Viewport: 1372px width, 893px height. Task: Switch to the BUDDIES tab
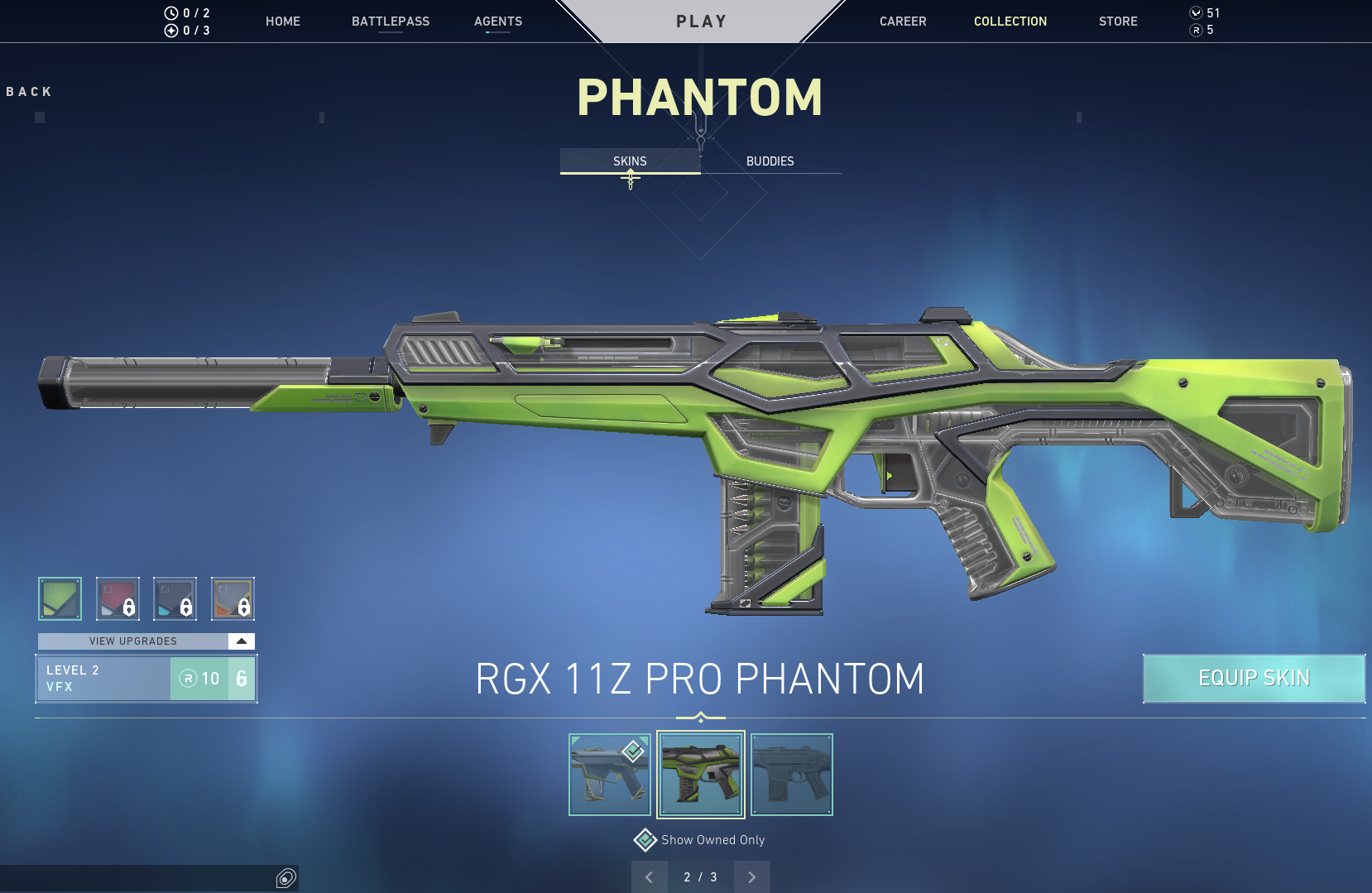(x=770, y=161)
